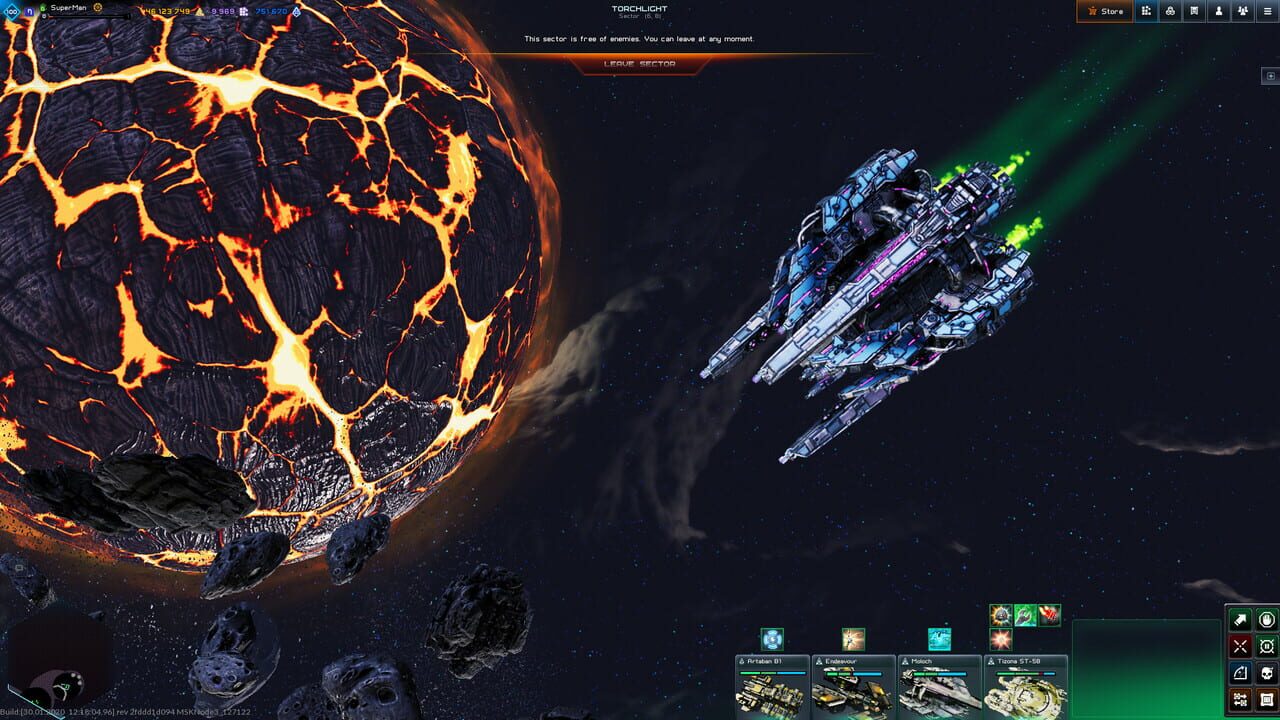
Task: Activate the hold position defense icon
Action: (x=1266, y=645)
